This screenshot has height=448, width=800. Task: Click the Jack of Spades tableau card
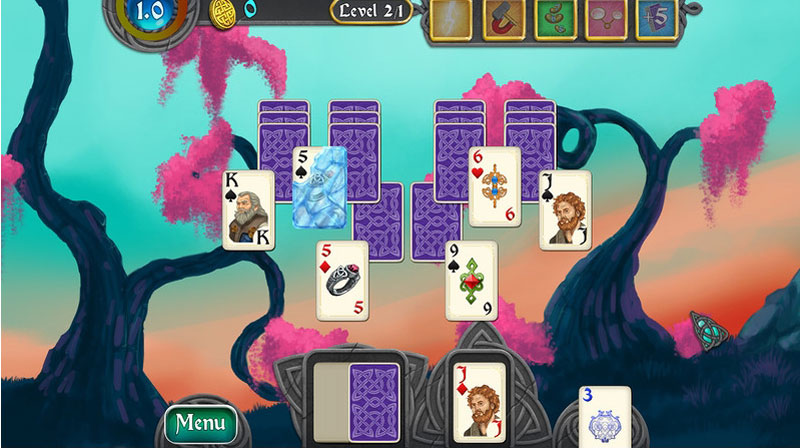click(x=565, y=209)
